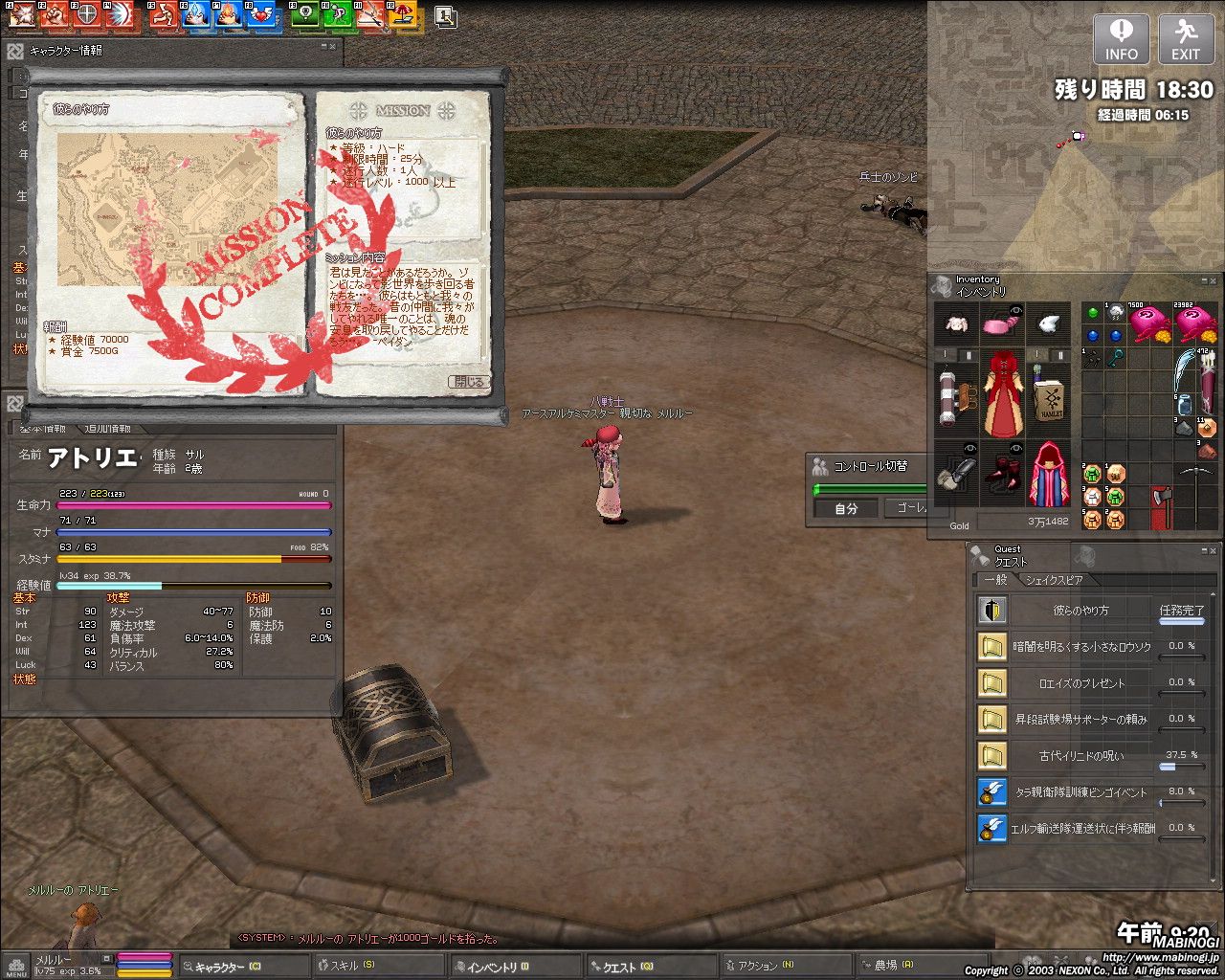Activate the fist skill in the hotbar
1225x980 pixels.
pos(54,14)
